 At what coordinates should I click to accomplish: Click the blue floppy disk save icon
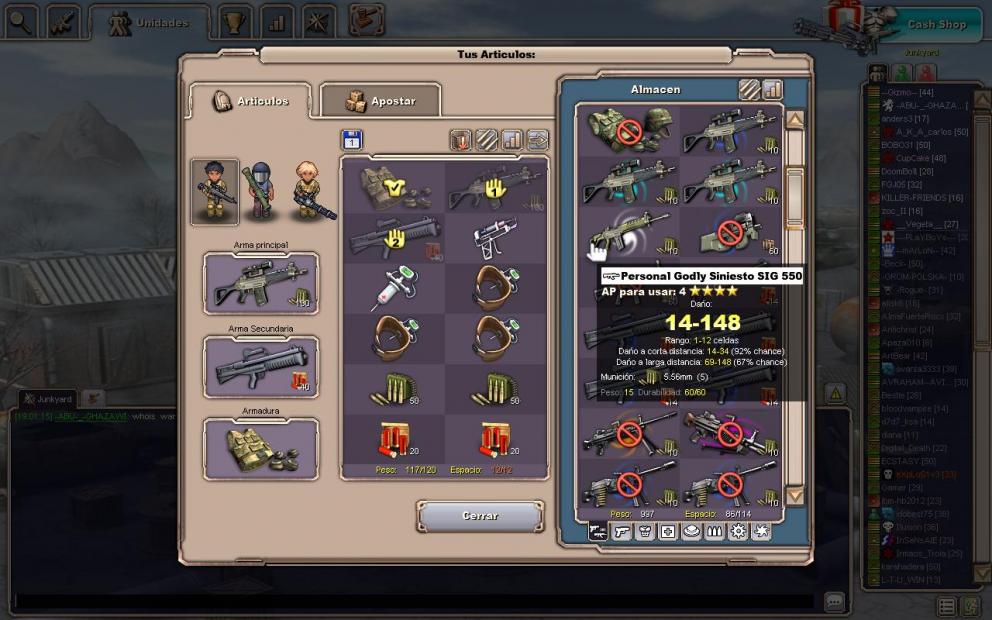coord(352,139)
